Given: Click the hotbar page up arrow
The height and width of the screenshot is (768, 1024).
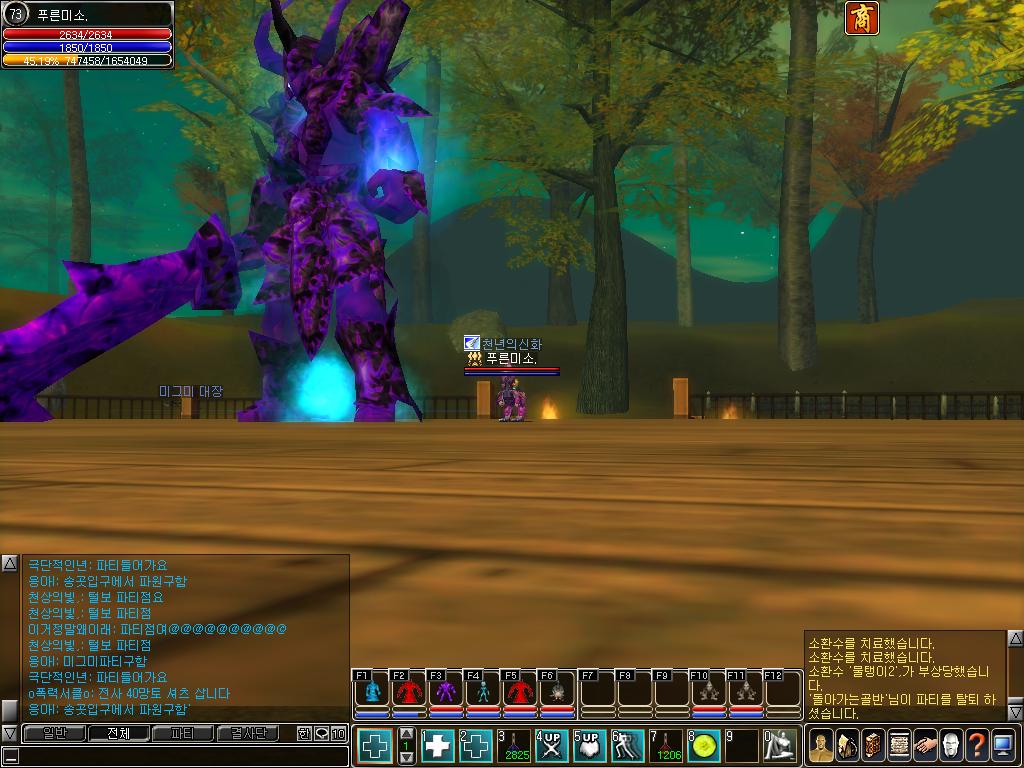Looking at the screenshot, I should pos(406,733).
